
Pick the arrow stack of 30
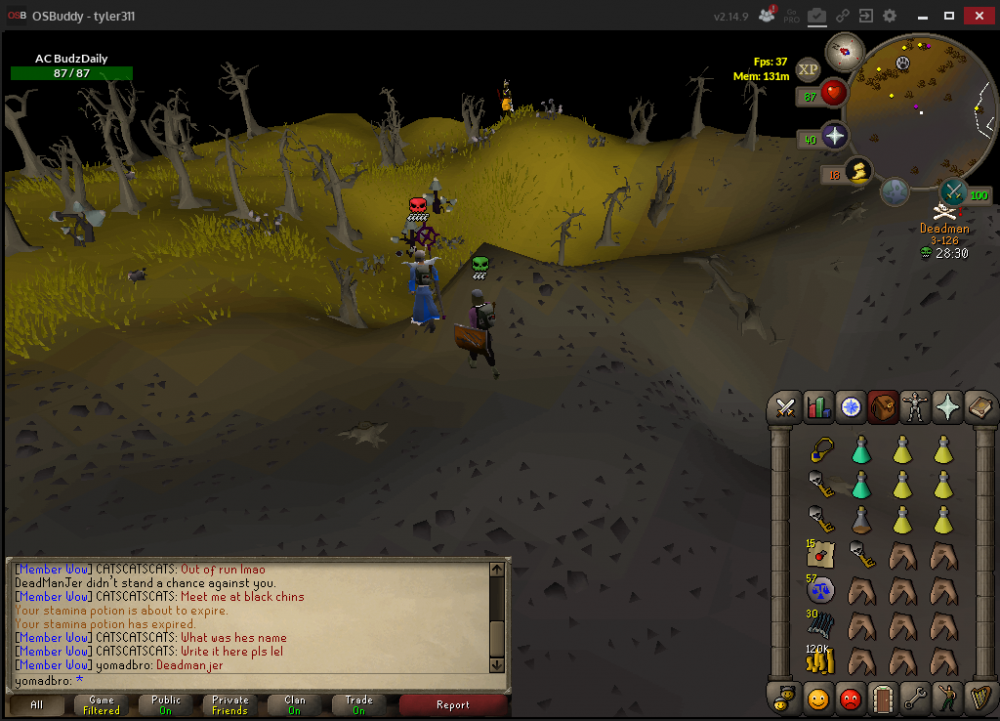coord(820,625)
